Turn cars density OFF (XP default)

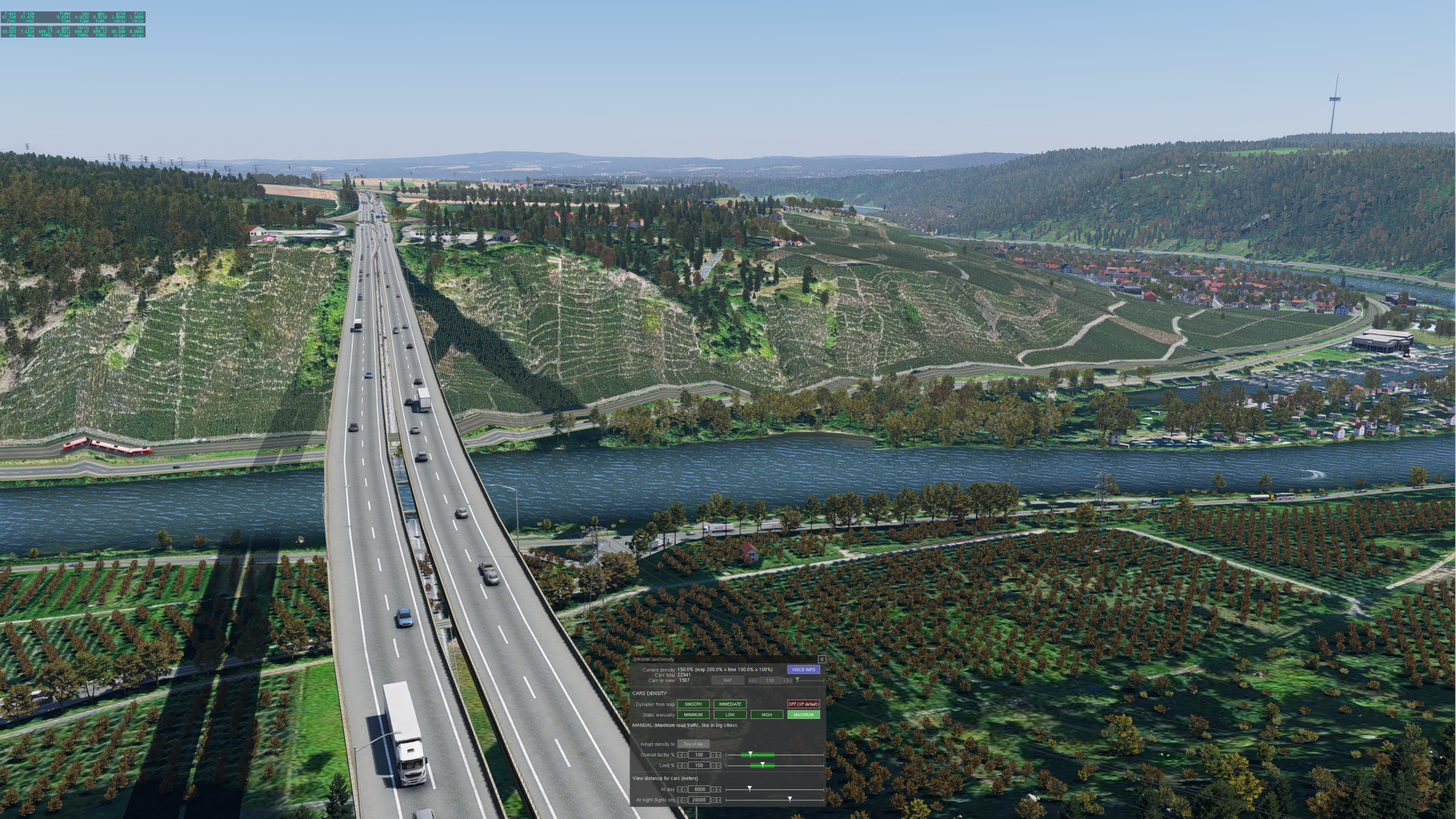tap(803, 704)
